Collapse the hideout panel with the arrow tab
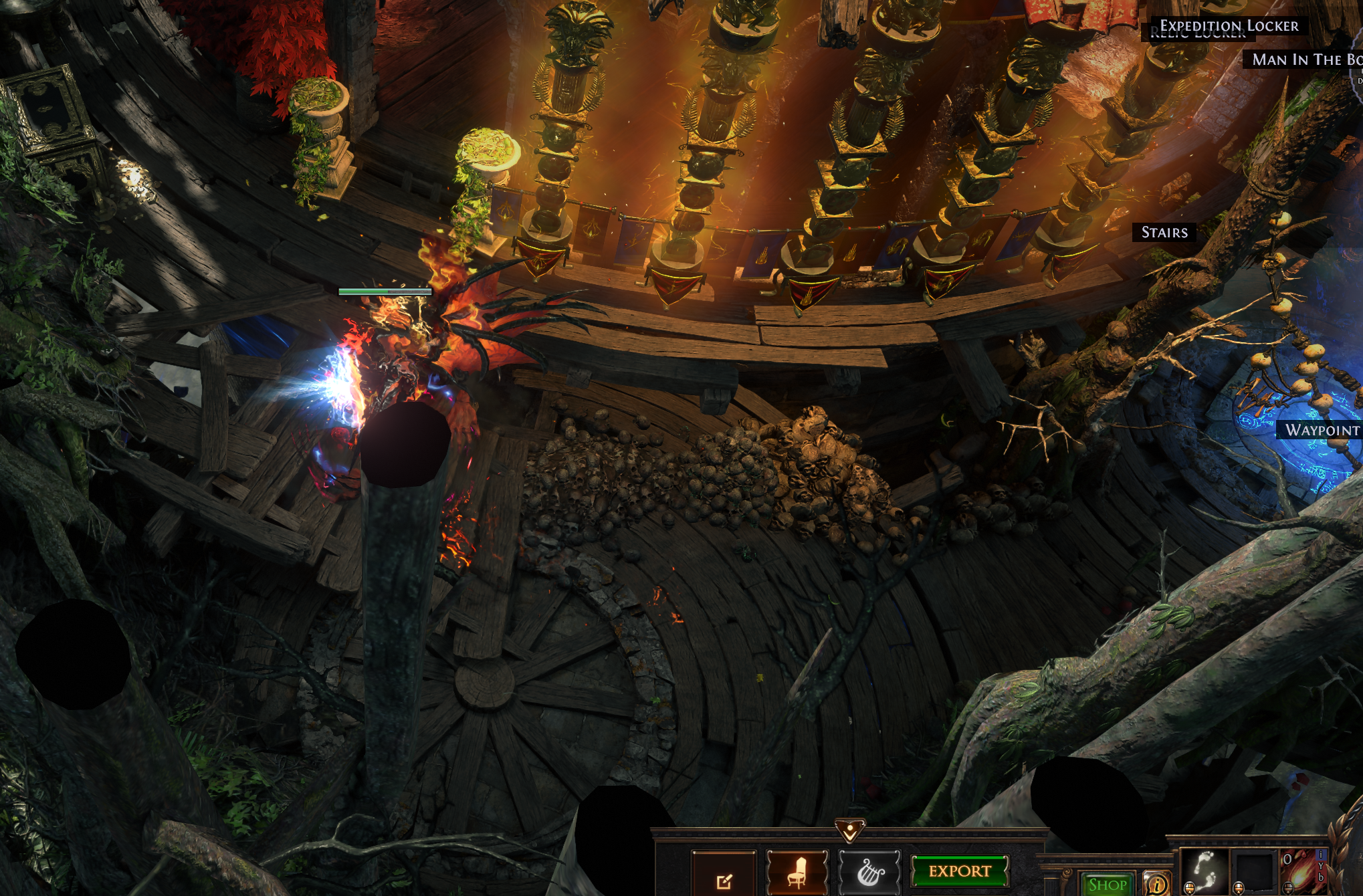The image size is (1363, 896). coord(850,831)
